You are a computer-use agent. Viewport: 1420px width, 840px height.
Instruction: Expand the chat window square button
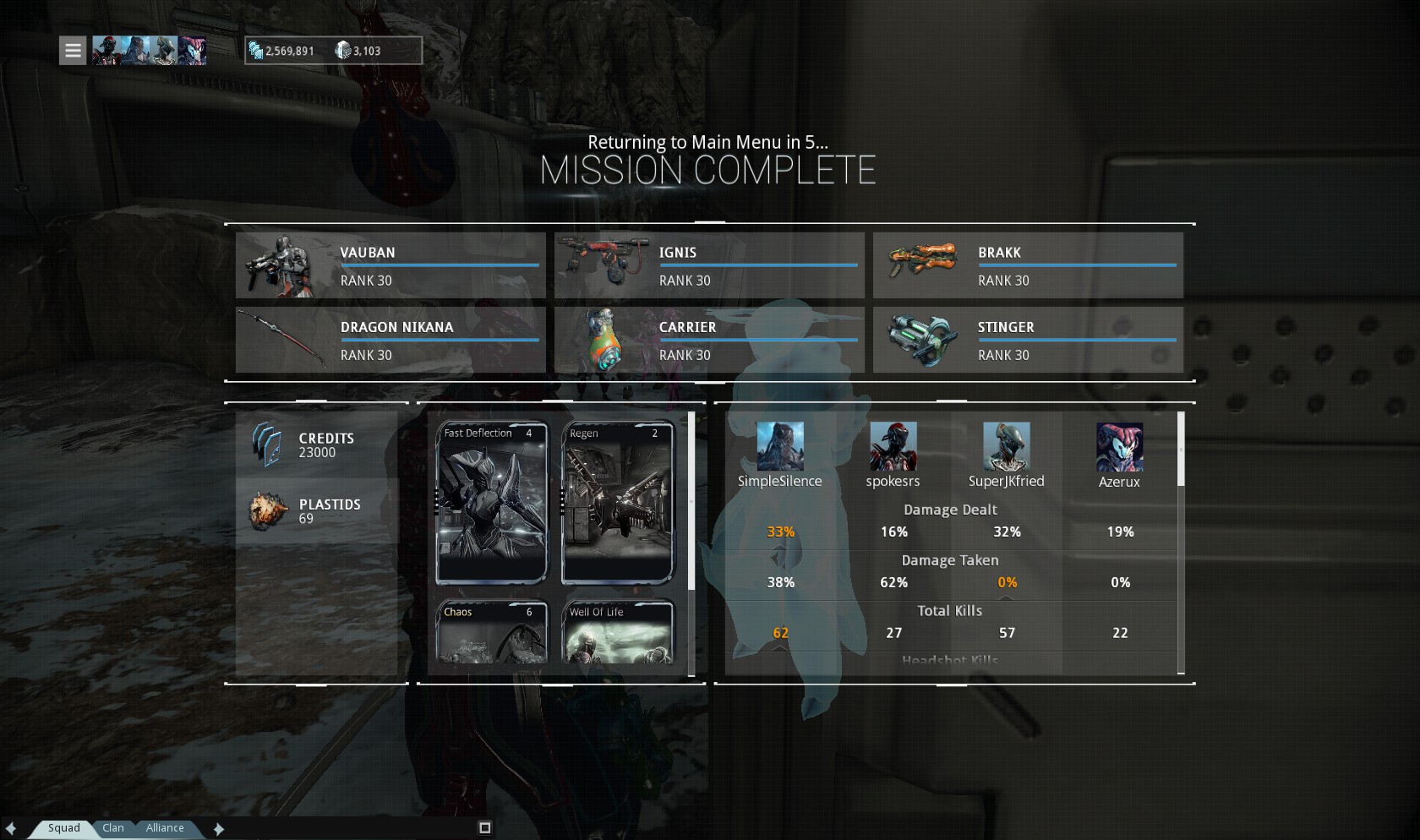pyautogui.click(x=484, y=827)
